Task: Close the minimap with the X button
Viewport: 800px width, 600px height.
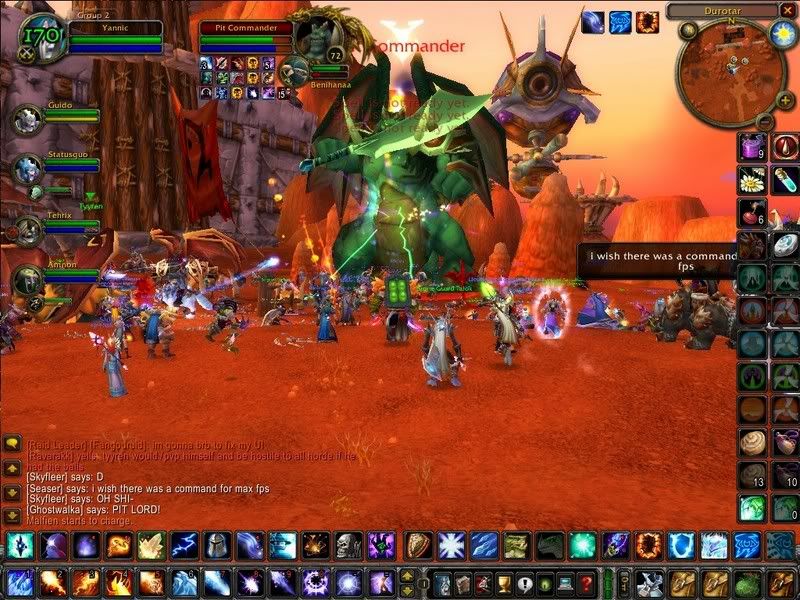Action: (788, 10)
